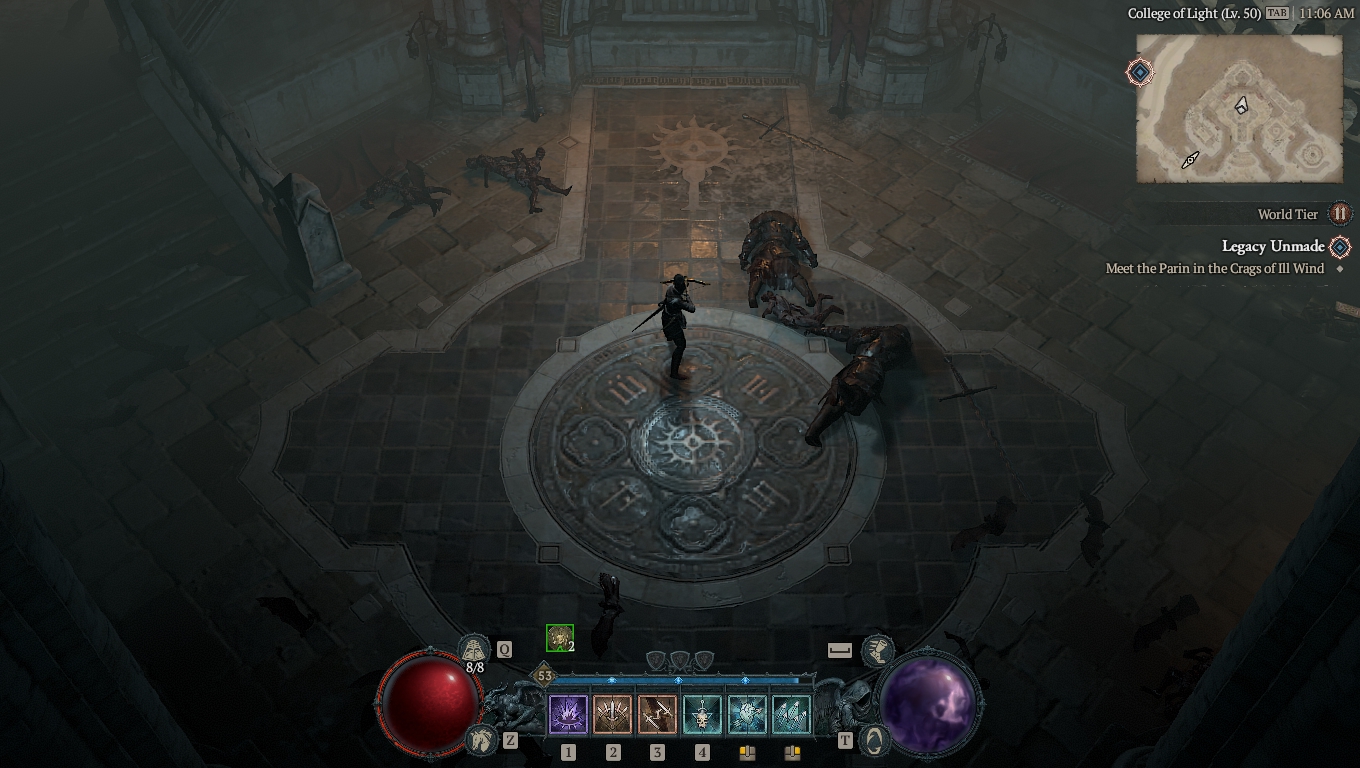Click the evade boot icon

pos(877,650)
